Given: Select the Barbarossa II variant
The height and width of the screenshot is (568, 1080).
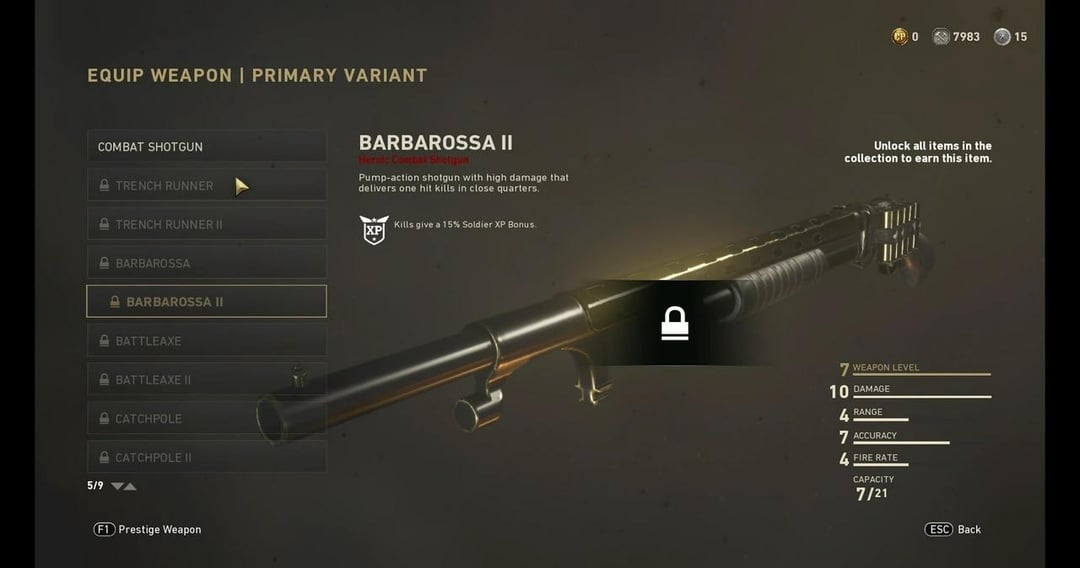Looking at the screenshot, I should click(x=206, y=301).
